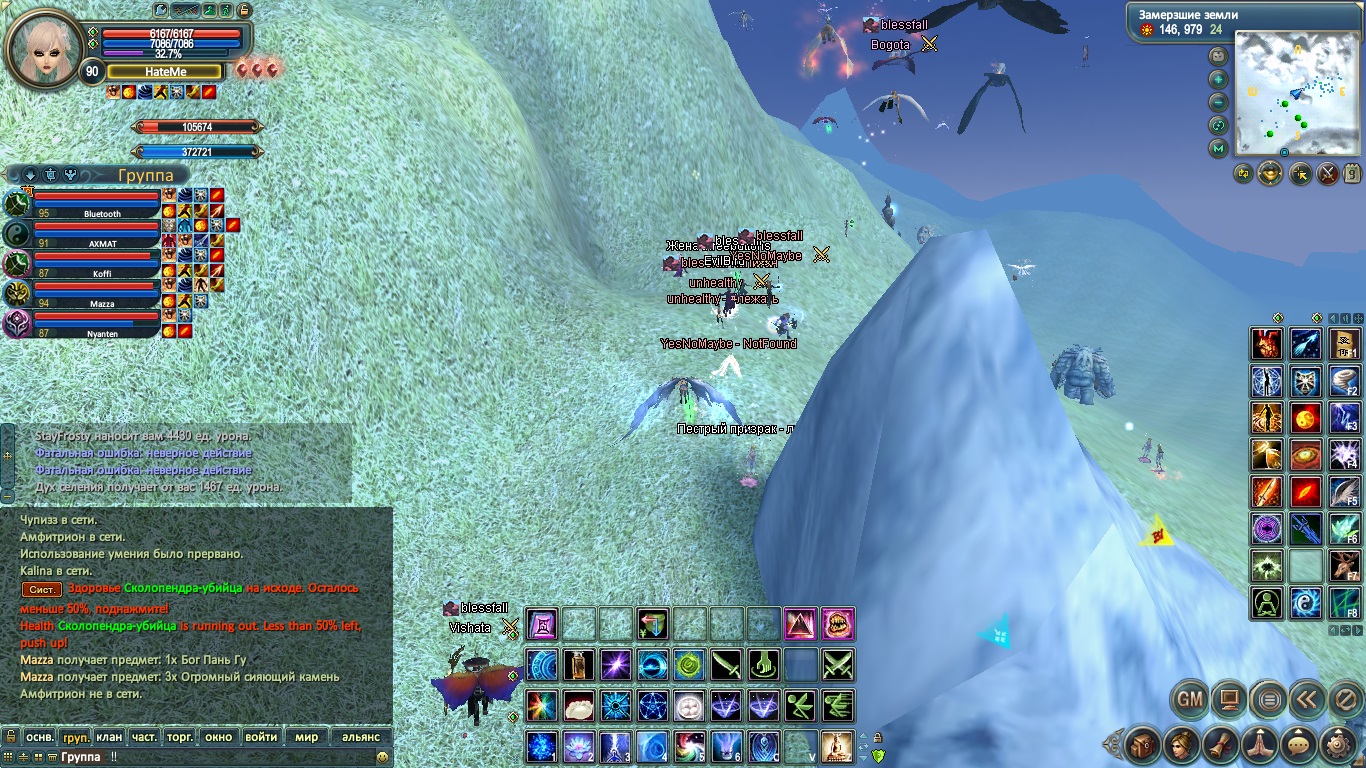The image size is (1366, 768).
Task: Switch to the 'клан' chat tab
Action: (x=109, y=737)
